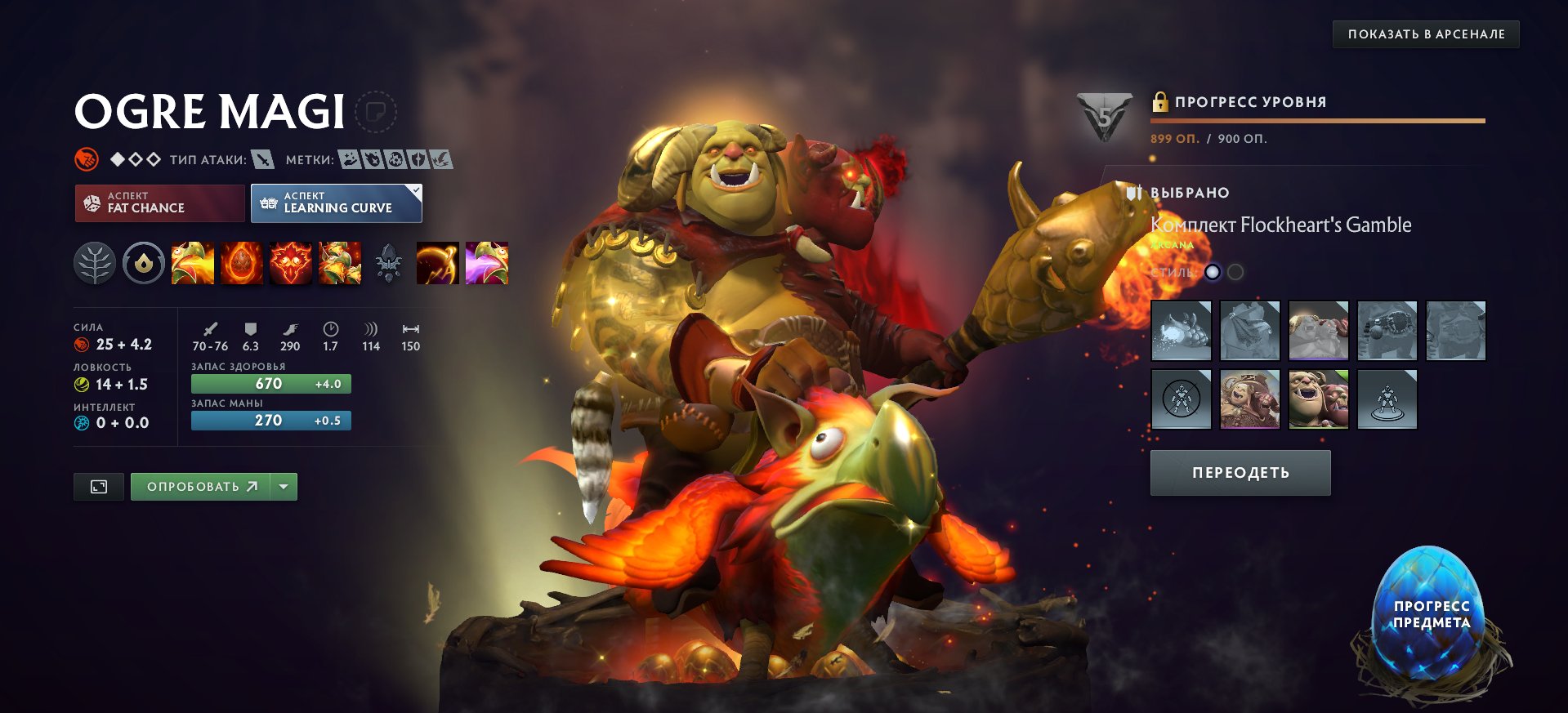This screenshot has width=1568, height=713.
Task: Click the gray Aghanim's Scepter ability icon
Action: (x=389, y=263)
